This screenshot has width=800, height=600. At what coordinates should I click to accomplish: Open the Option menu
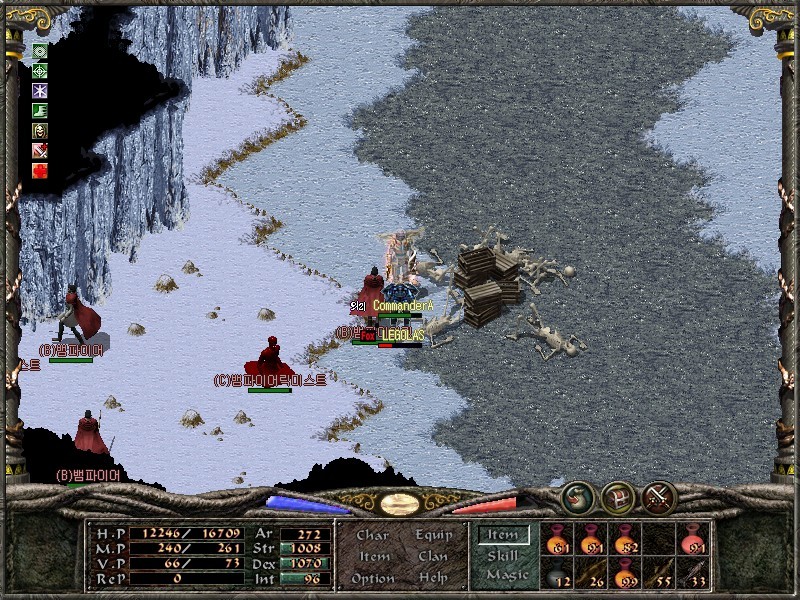pos(373,578)
